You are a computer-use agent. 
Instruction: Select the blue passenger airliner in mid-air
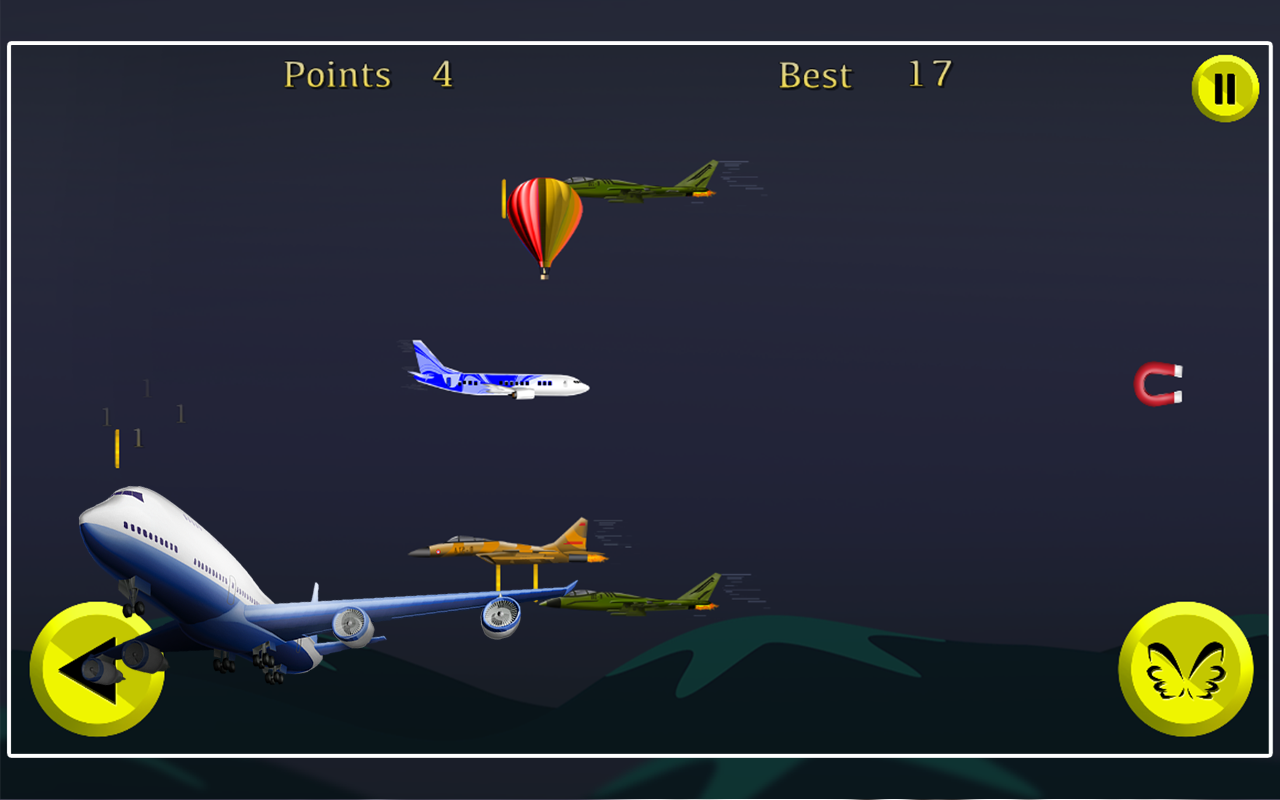(x=495, y=380)
